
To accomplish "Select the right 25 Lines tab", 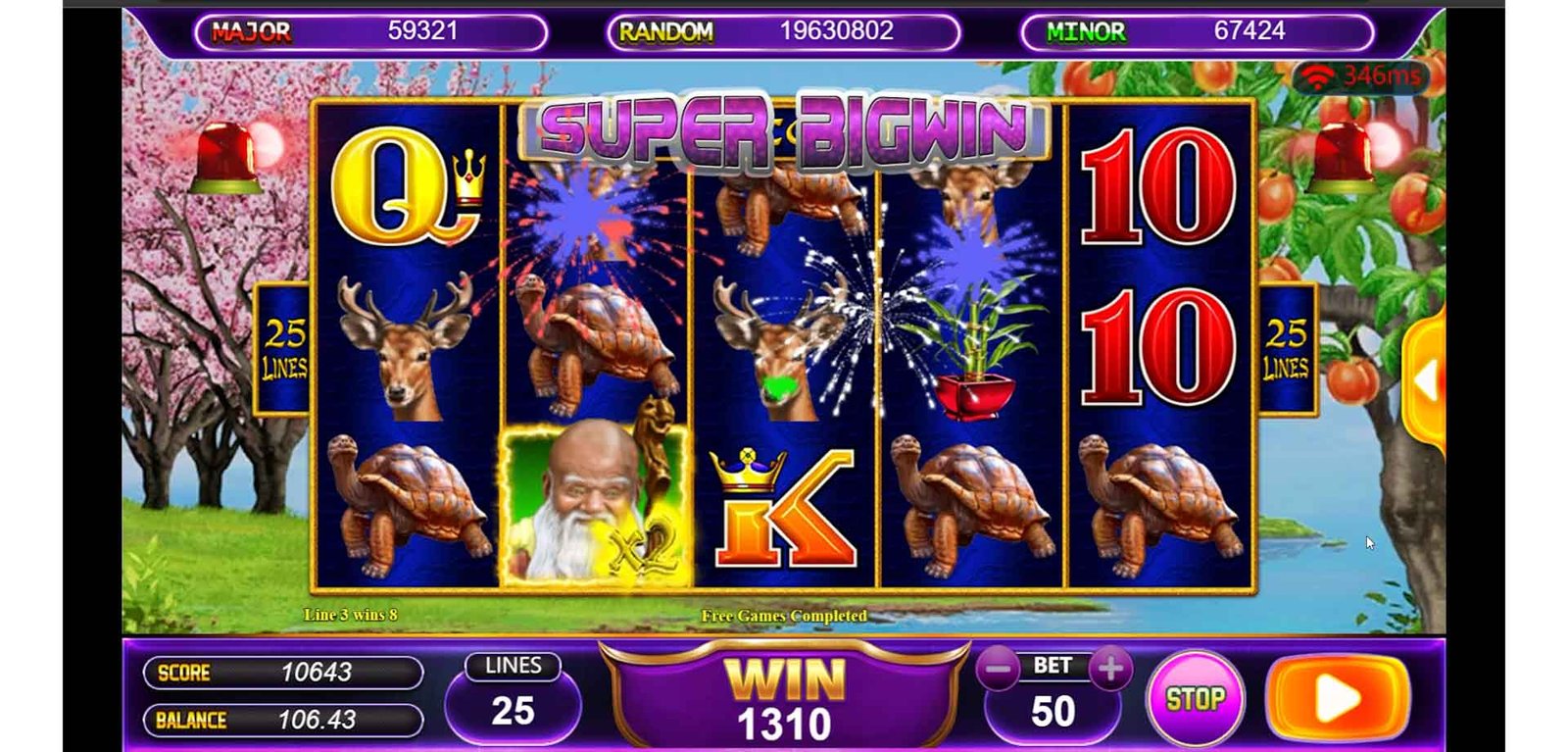I will (1286, 349).
